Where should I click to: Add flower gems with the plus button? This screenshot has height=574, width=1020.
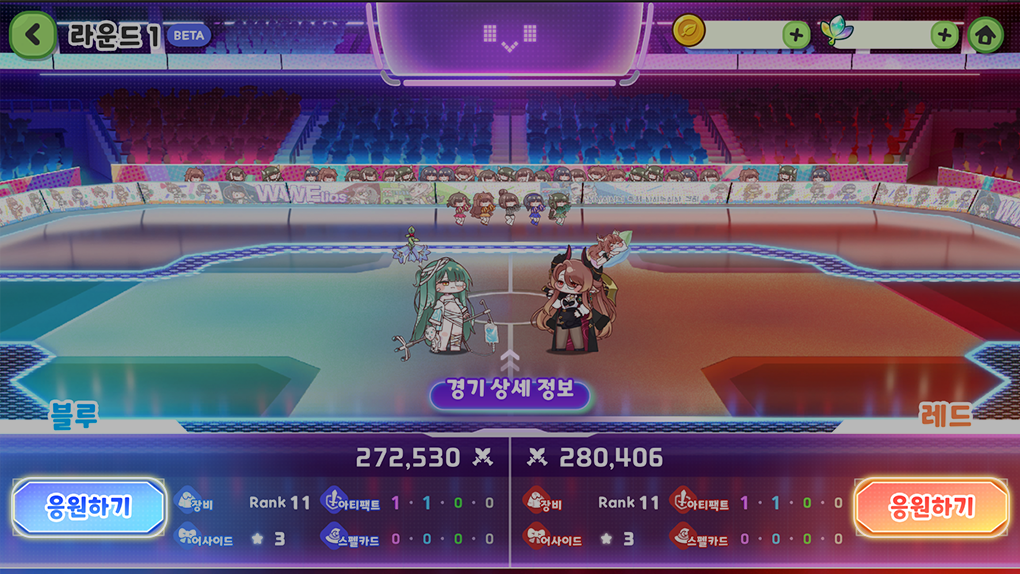tap(944, 35)
